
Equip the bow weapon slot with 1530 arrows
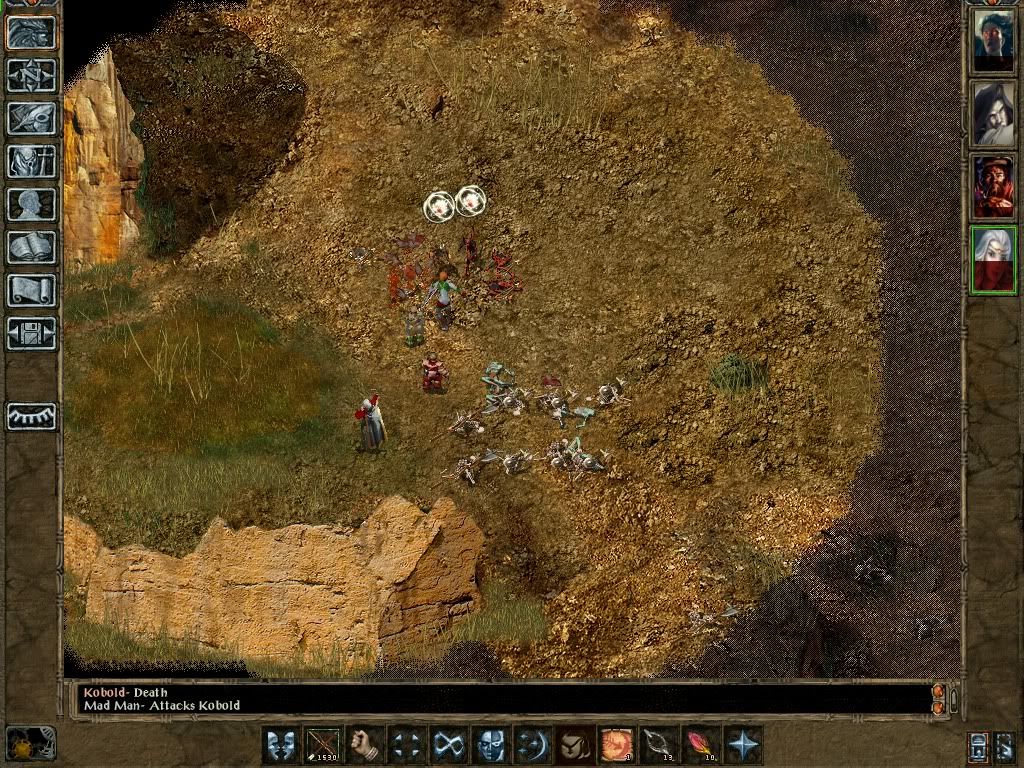tap(323, 746)
